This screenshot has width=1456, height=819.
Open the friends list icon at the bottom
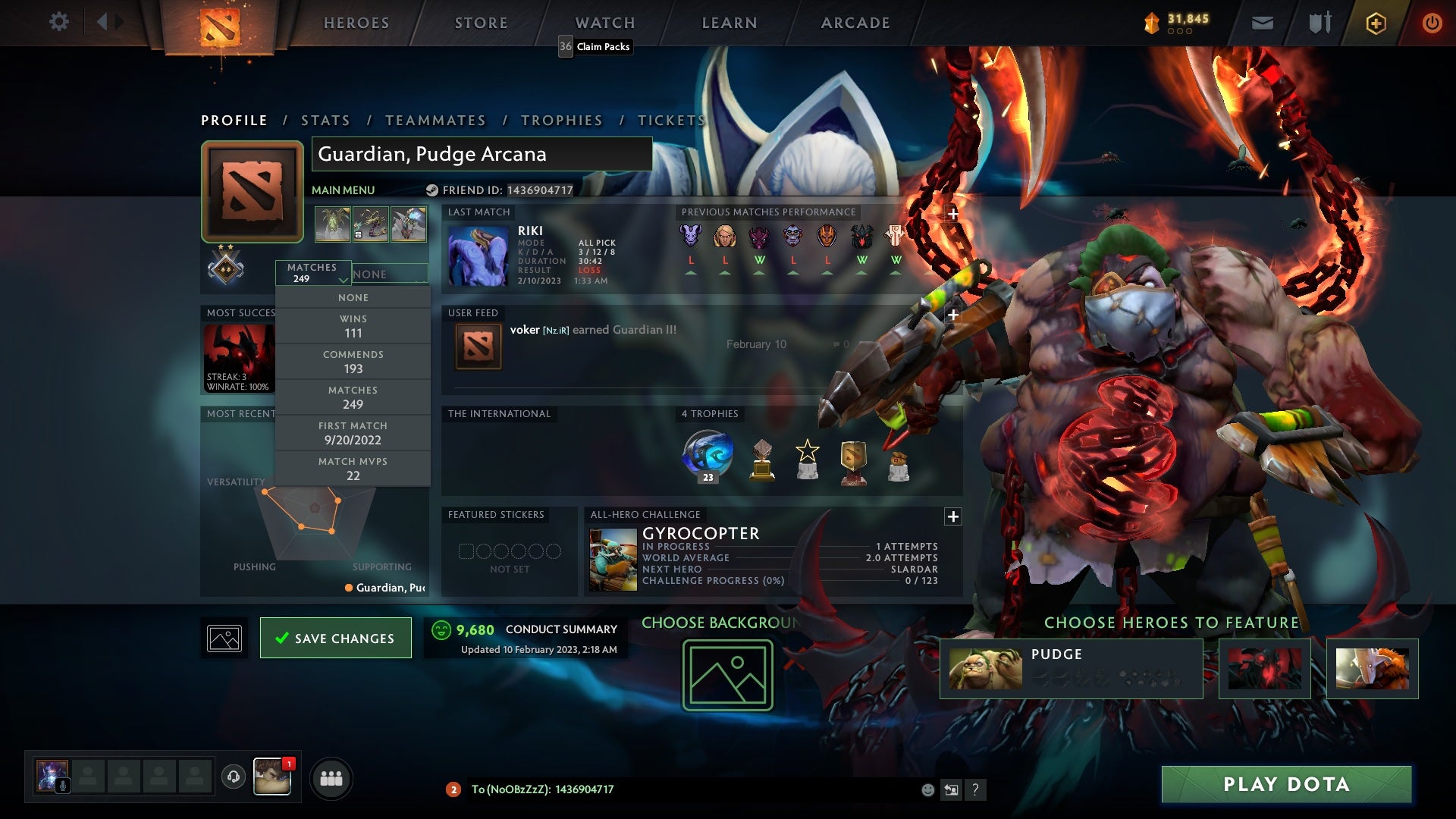[x=331, y=777]
